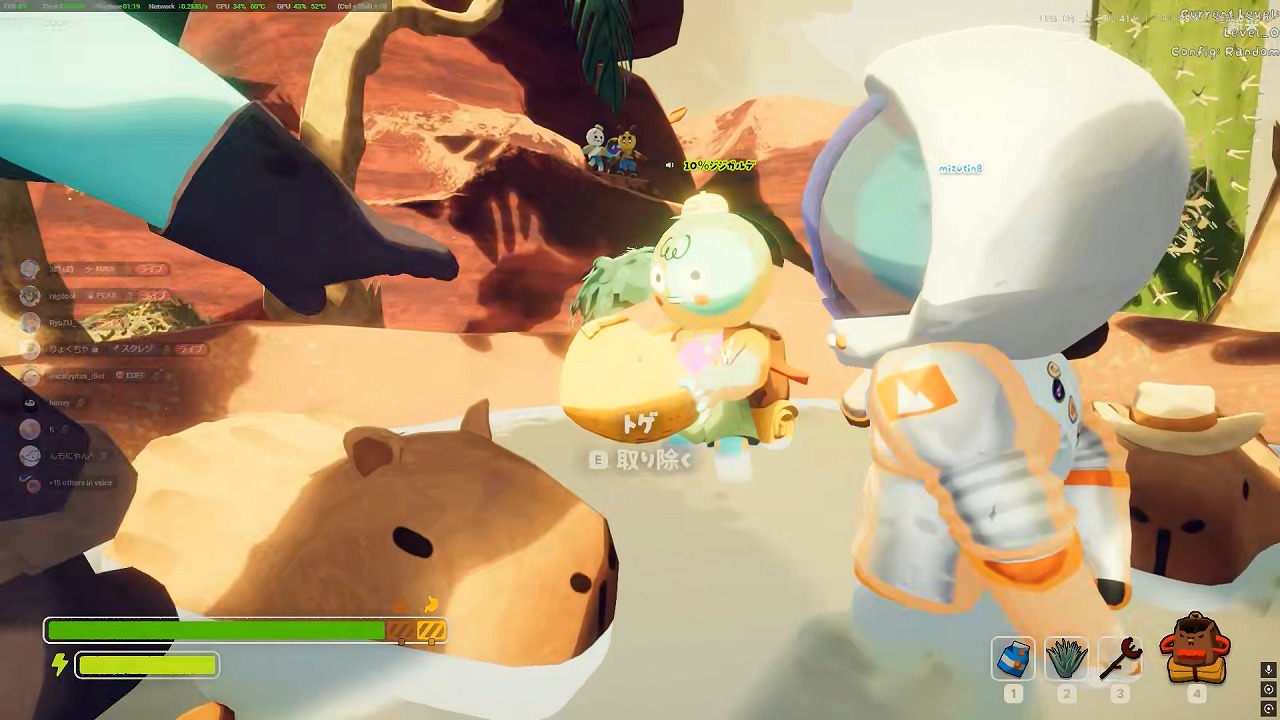This screenshot has width=1280, height=720.
Task: Select the wooden stick tool item slot
Action: click(x=1119, y=658)
